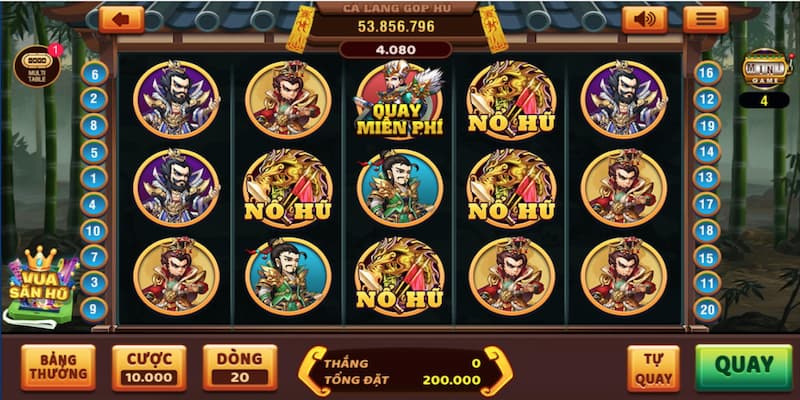Select payline number 16 marker
The image size is (800, 400).
(707, 73)
